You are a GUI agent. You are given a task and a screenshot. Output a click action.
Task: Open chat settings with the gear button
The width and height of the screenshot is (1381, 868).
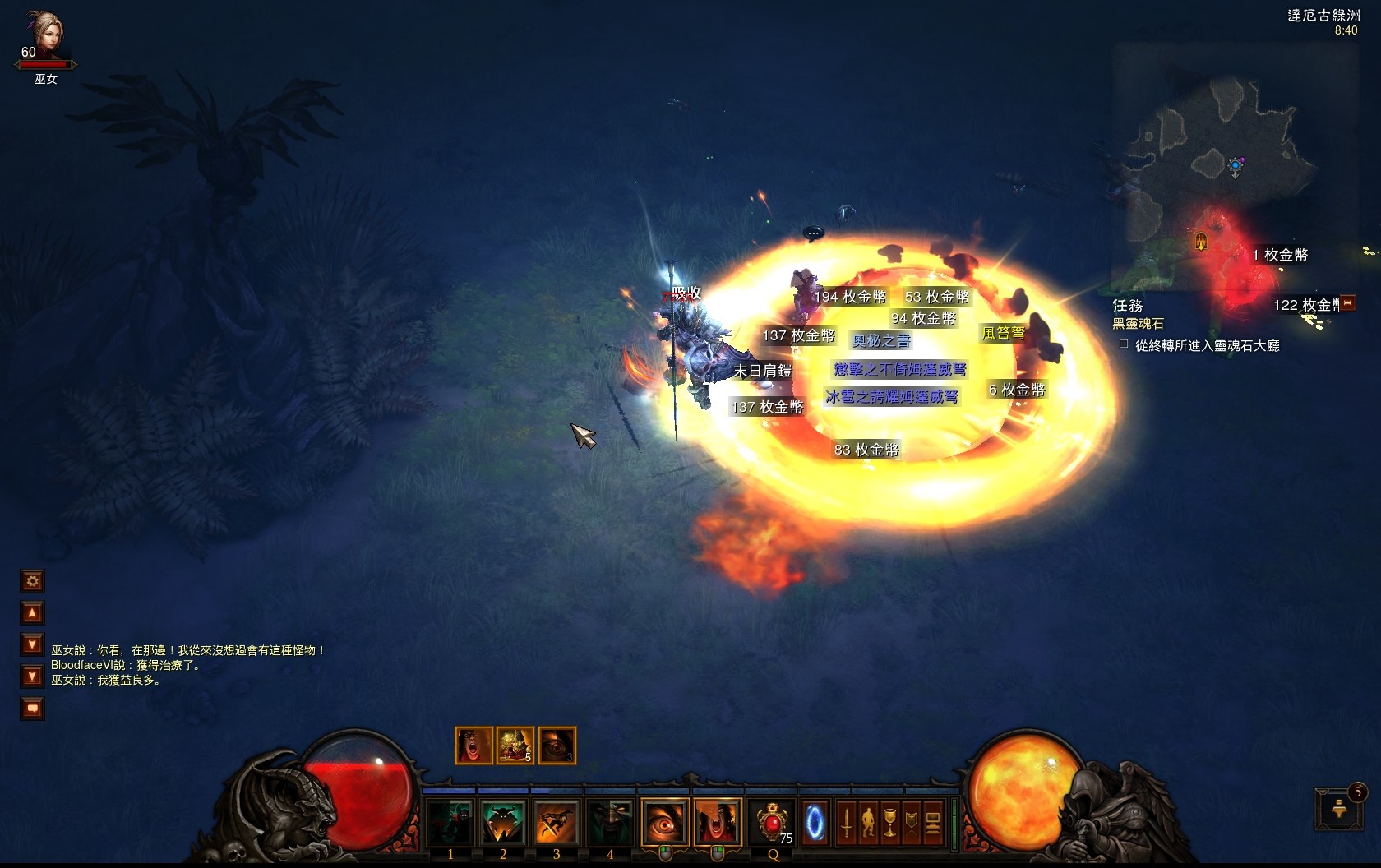pyautogui.click(x=32, y=582)
